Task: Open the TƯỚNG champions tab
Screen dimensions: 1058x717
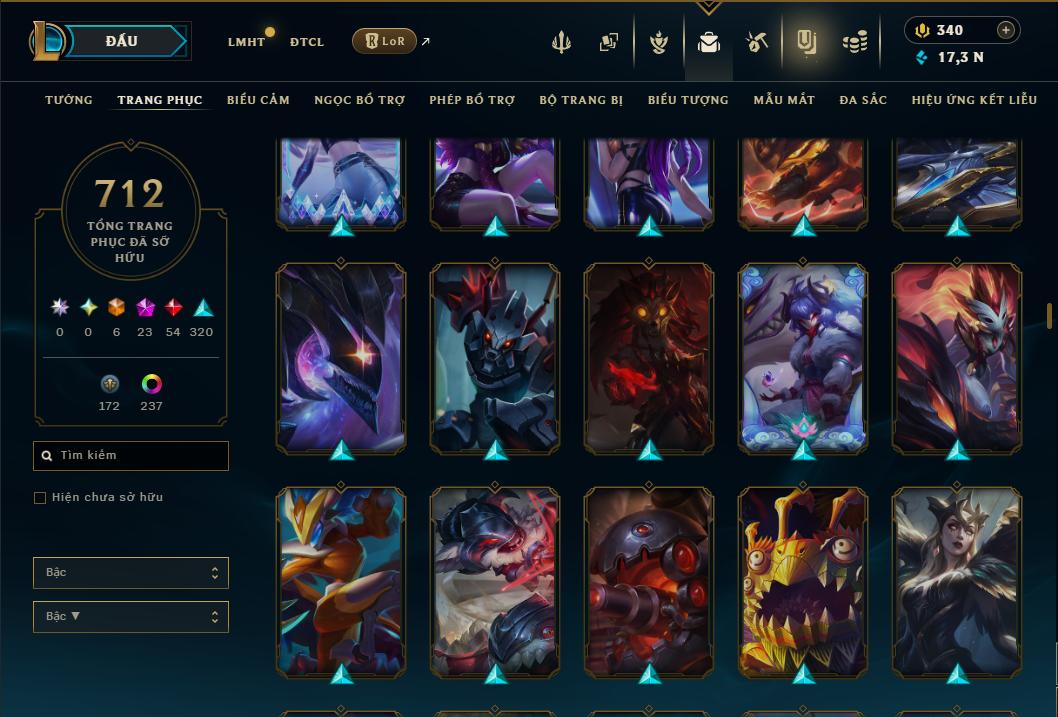Action: 69,100
